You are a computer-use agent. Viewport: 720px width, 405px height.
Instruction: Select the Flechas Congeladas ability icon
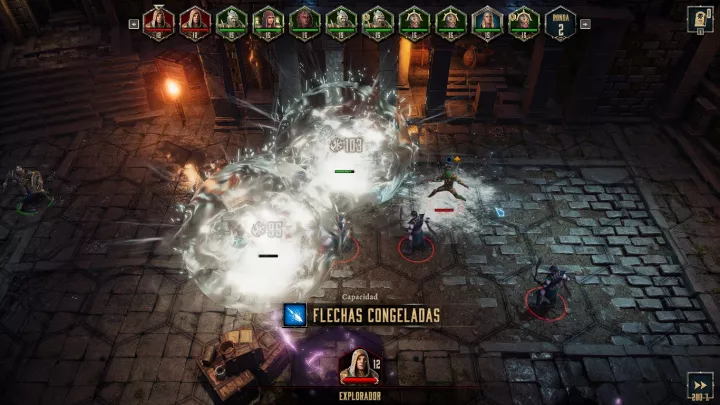[x=294, y=315]
